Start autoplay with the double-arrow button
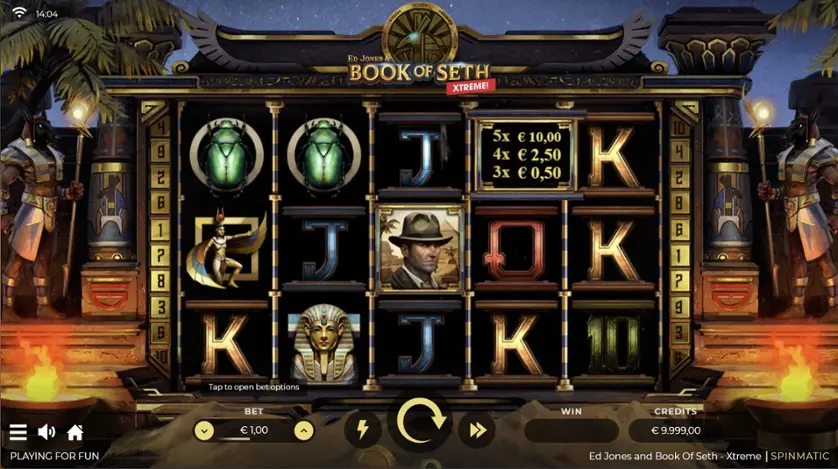The width and height of the screenshot is (838, 469). pos(477,430)
